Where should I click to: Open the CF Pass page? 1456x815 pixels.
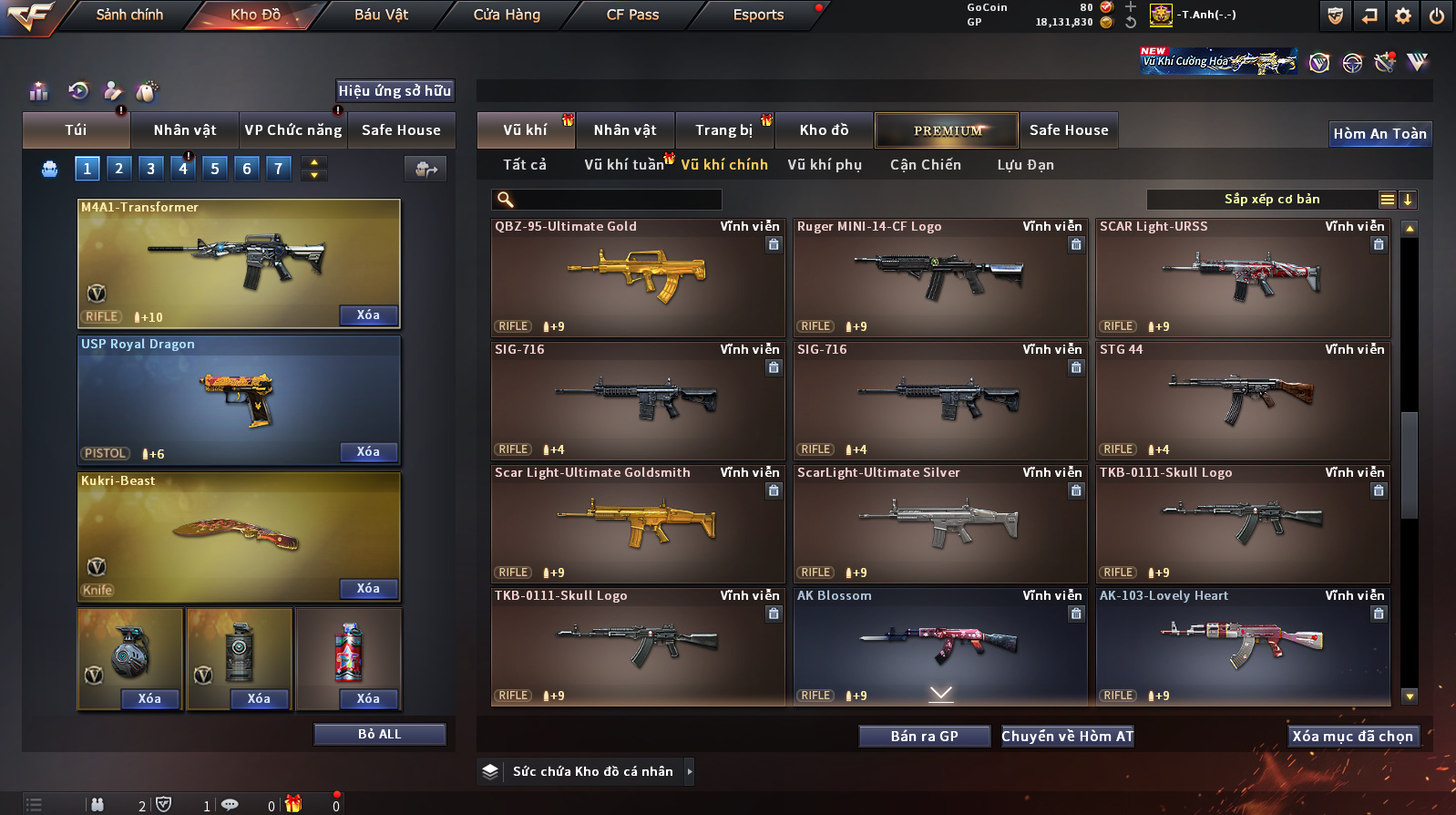632,15
